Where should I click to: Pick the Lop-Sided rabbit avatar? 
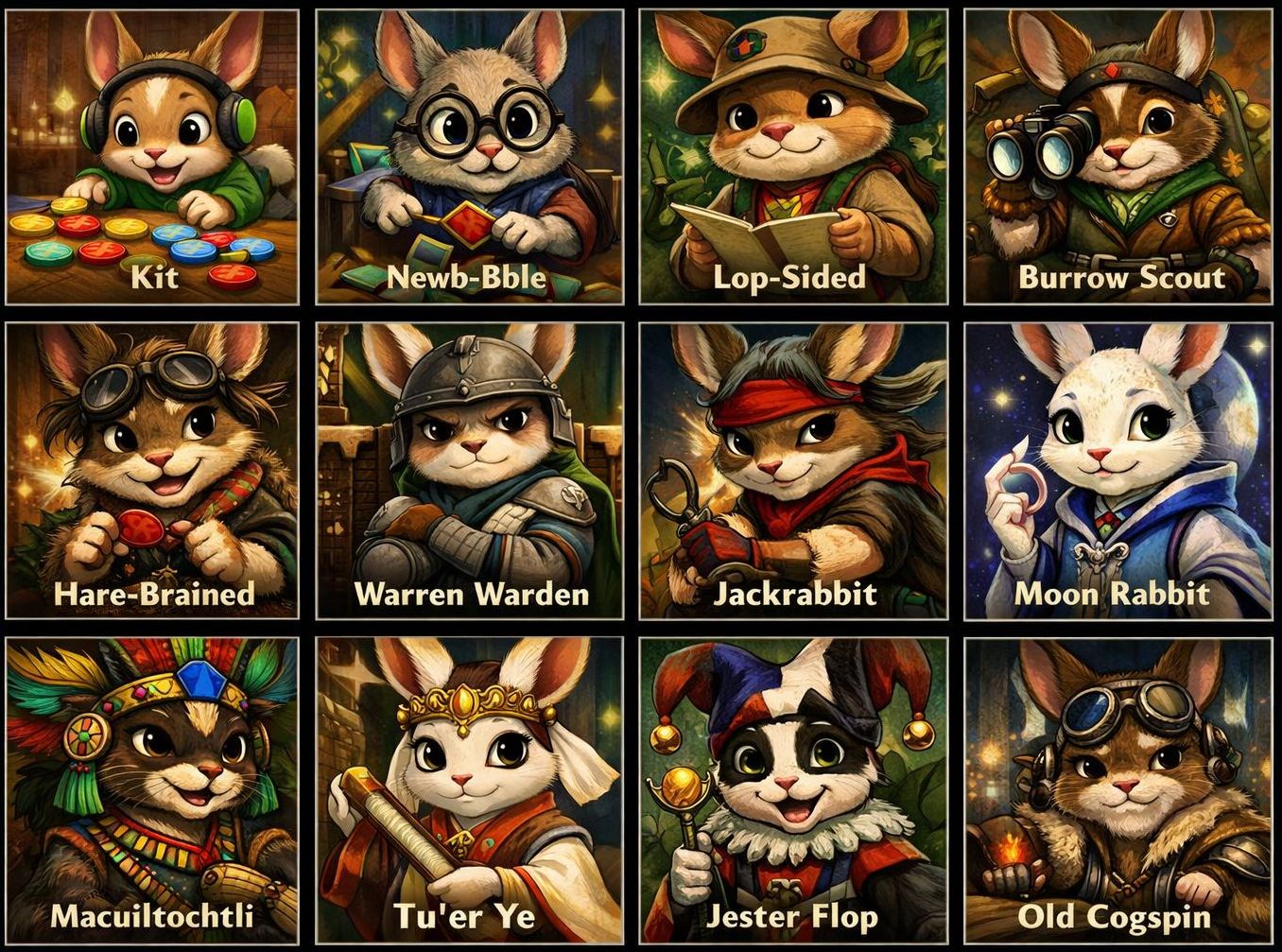coord(793,157)
